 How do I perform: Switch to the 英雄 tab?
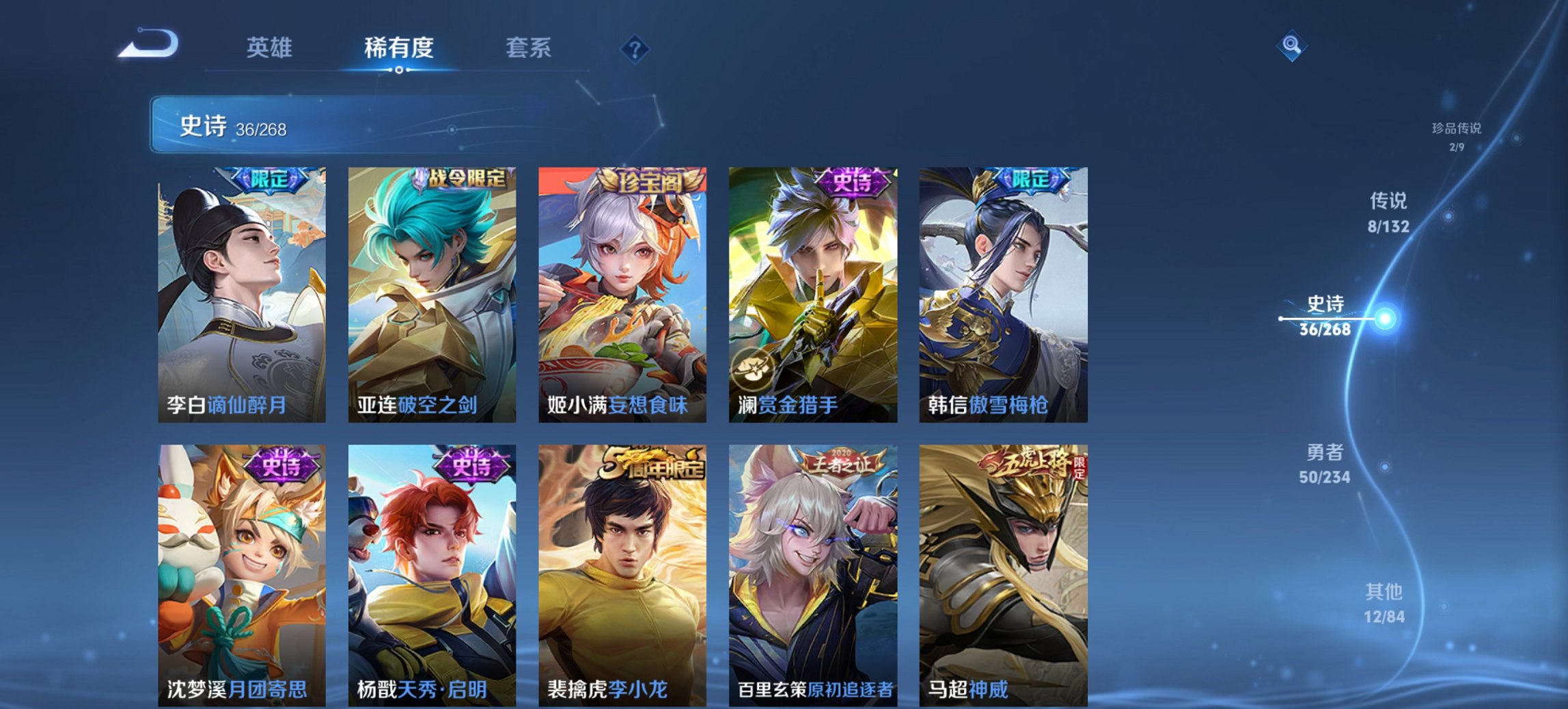pos(271,48)
